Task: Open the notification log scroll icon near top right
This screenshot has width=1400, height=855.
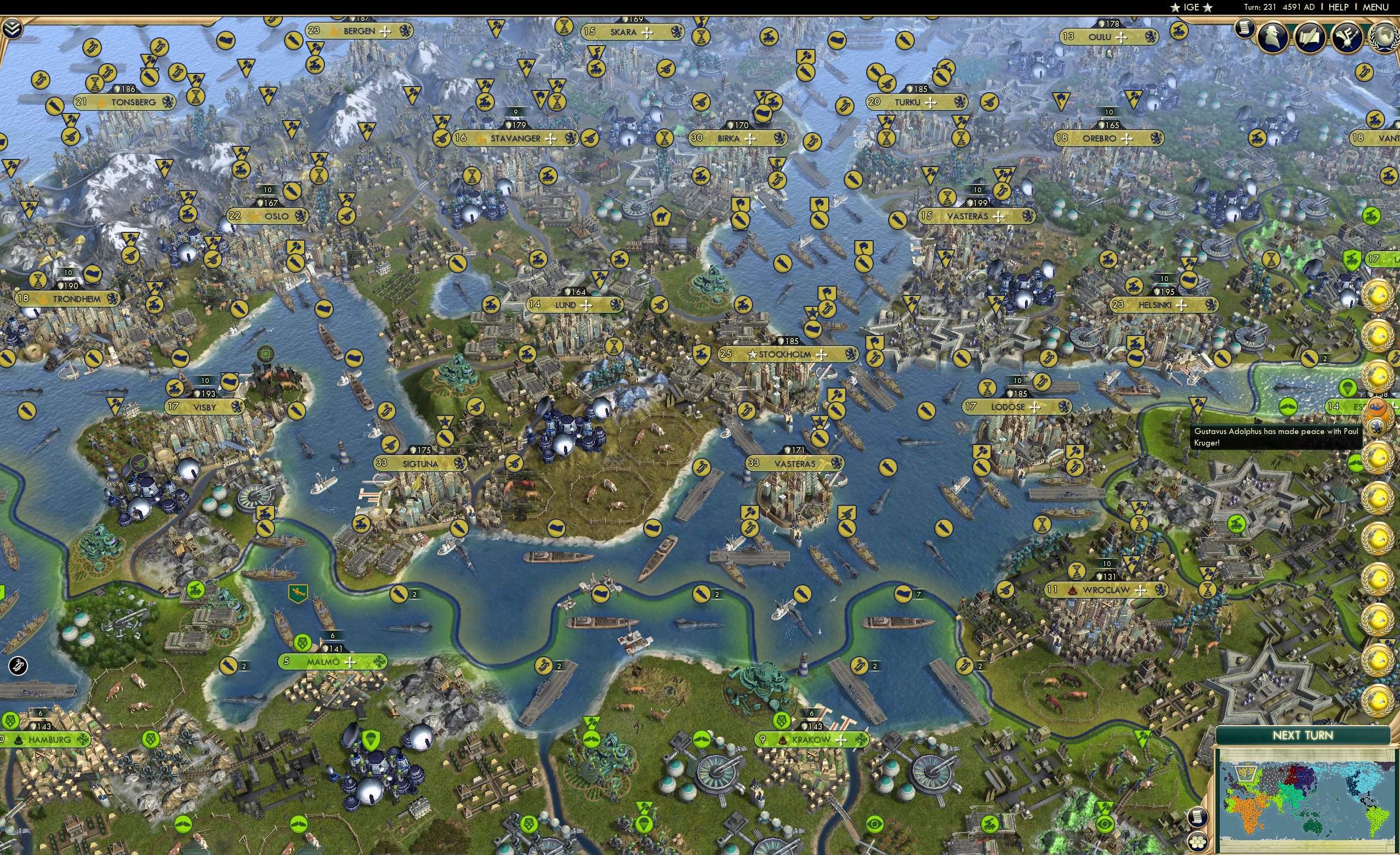Action: (1244, 30)
